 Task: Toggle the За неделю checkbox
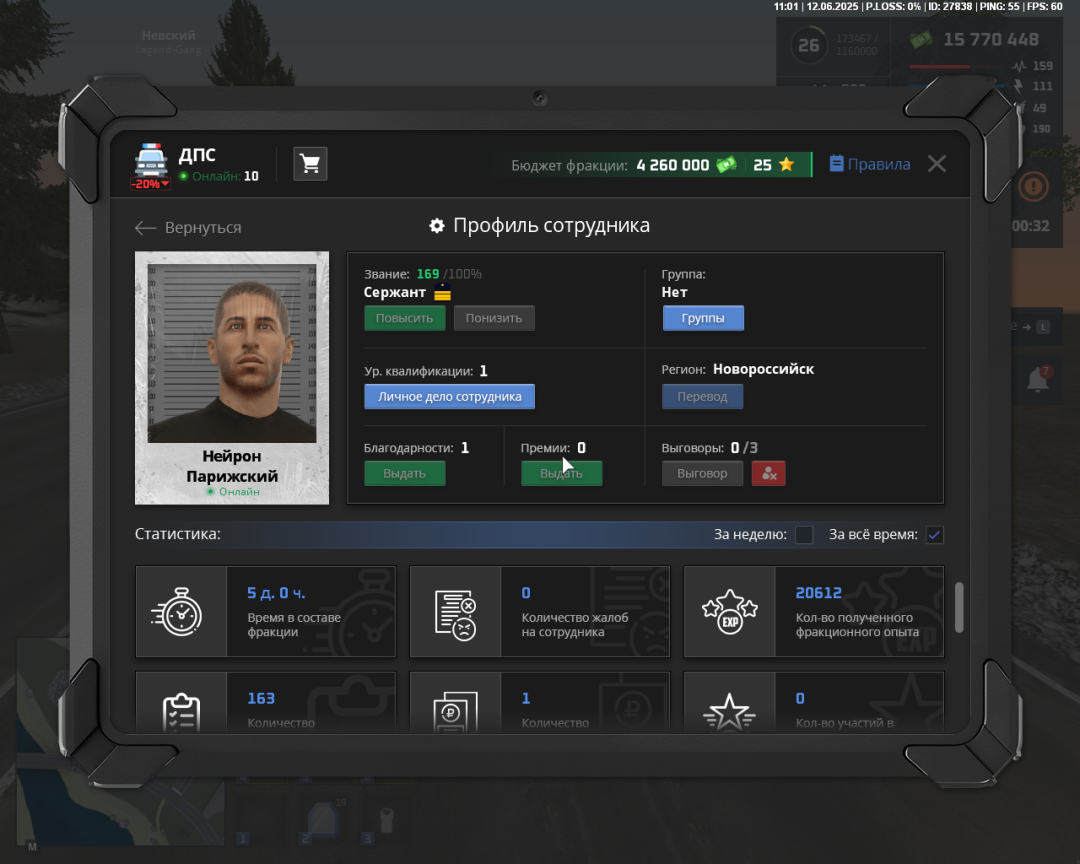(804, 535)
